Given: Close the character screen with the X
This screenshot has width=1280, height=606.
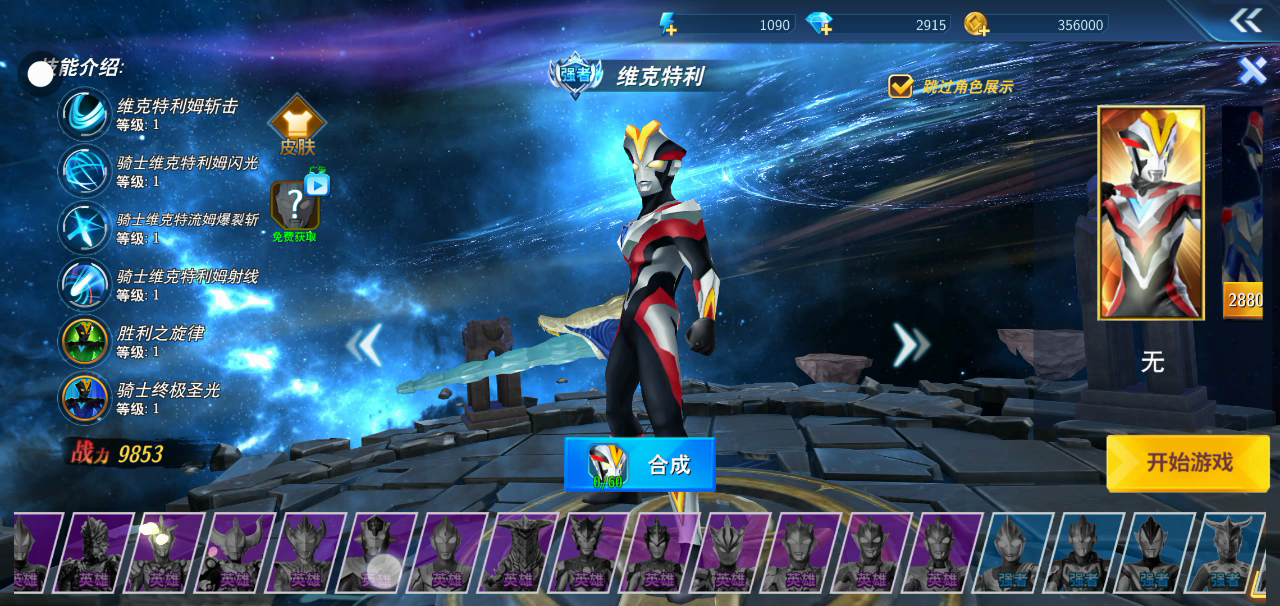Looking at the screenshot, I should click(1252, 70).
